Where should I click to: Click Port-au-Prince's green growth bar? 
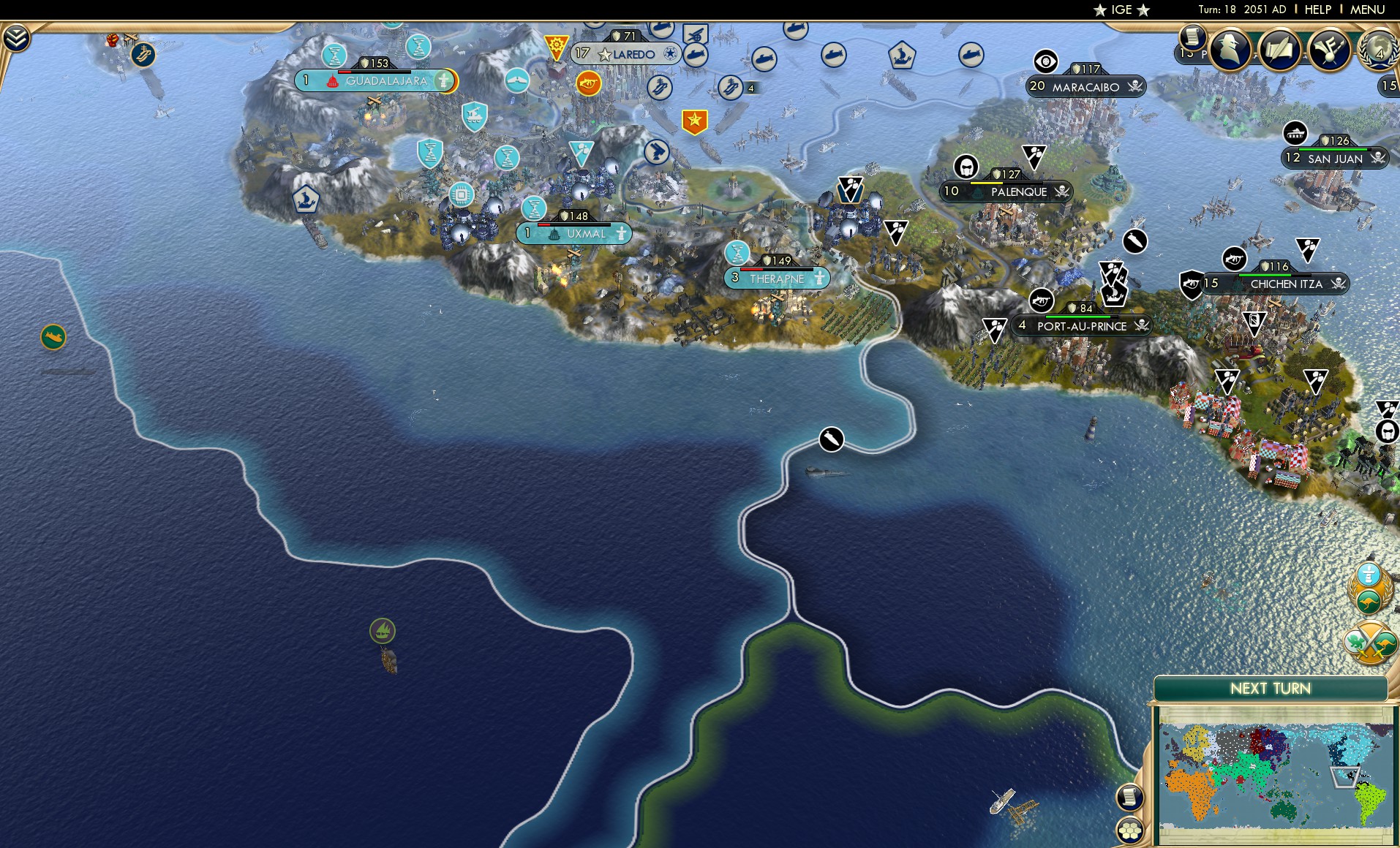point(1078,317)
